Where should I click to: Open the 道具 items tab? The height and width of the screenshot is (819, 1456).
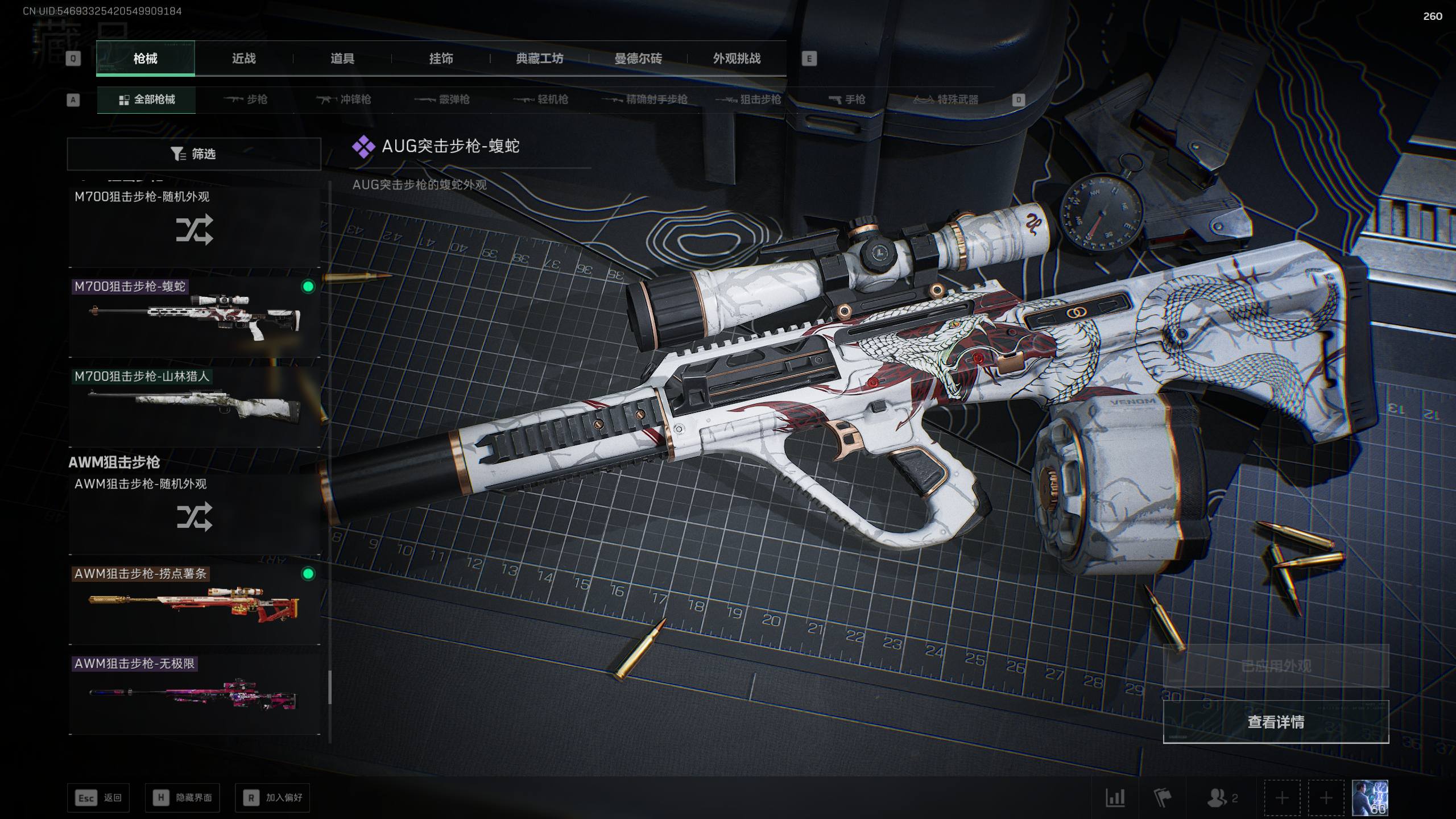point(342,59)
